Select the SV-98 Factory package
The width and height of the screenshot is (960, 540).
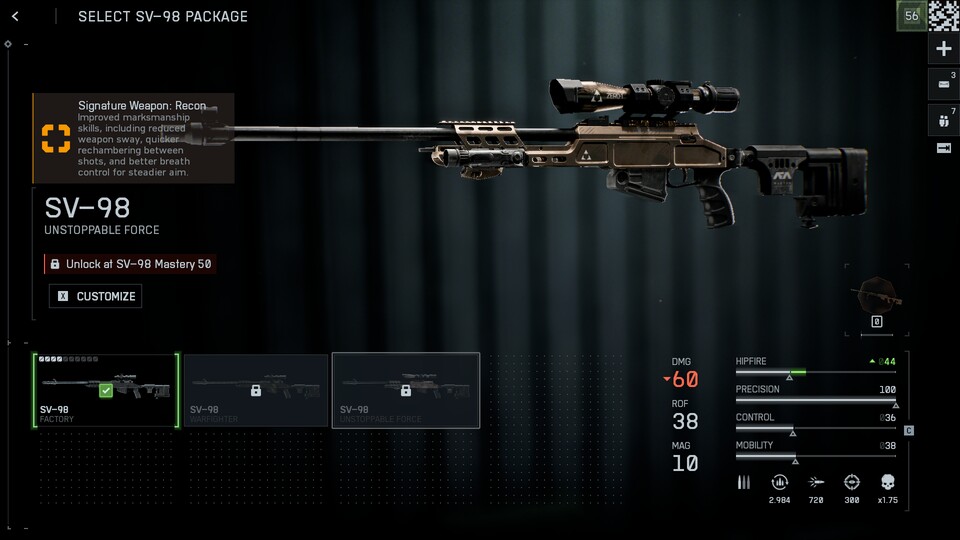pos(106,390)
